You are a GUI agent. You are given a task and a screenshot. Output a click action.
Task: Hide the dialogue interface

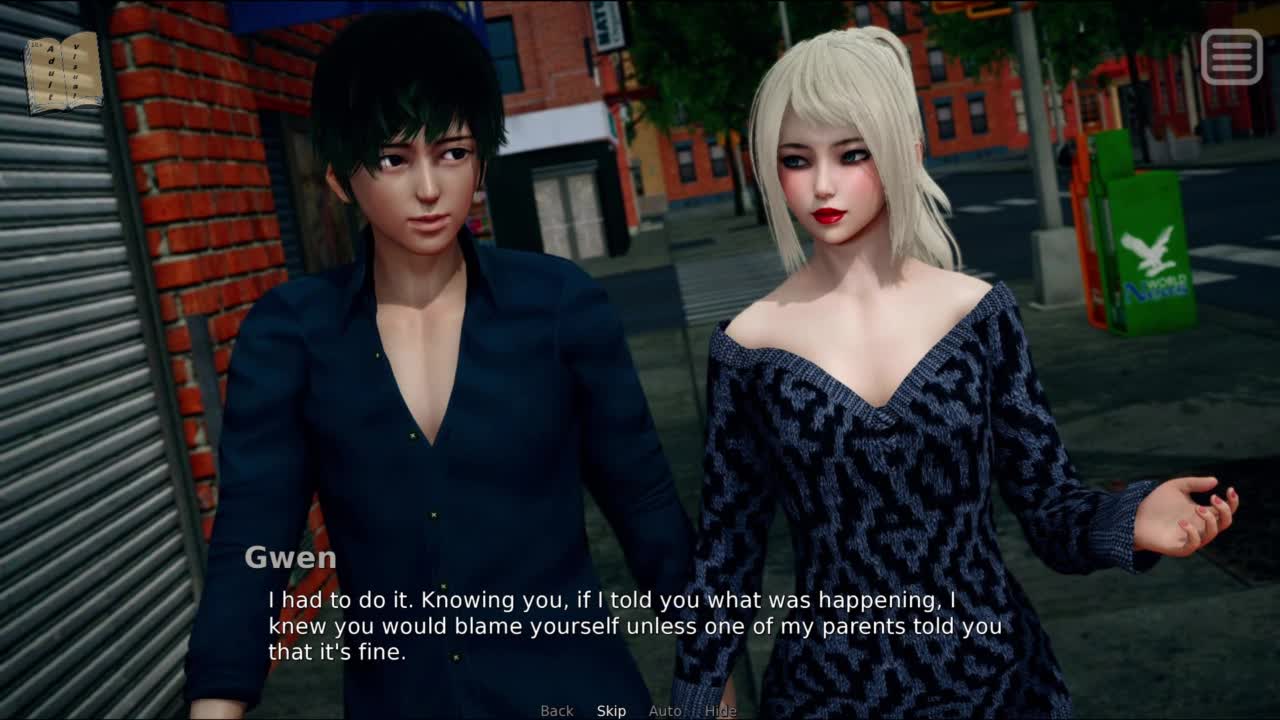720,711
